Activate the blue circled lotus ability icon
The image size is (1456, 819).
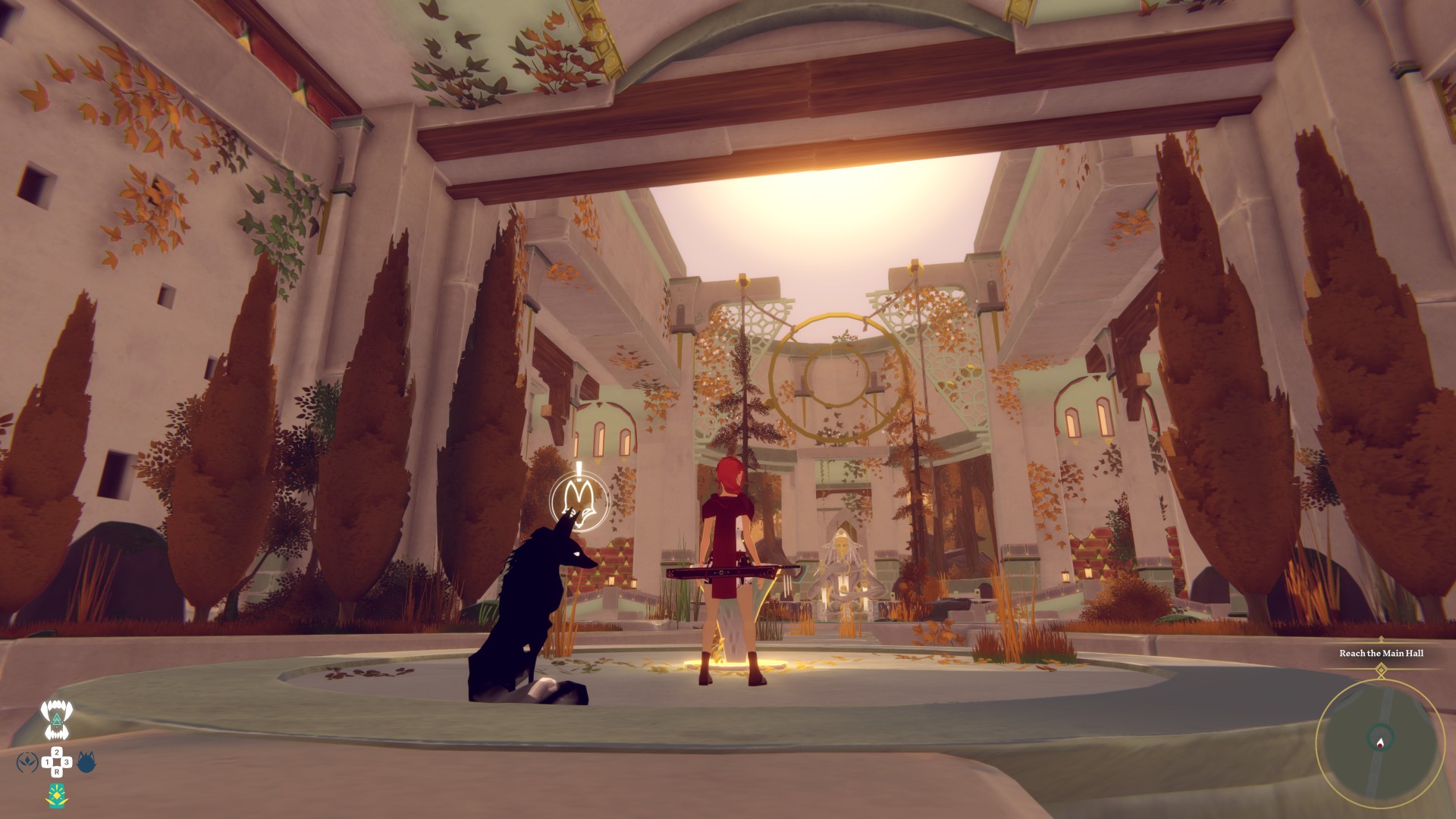tap(27, 761)
